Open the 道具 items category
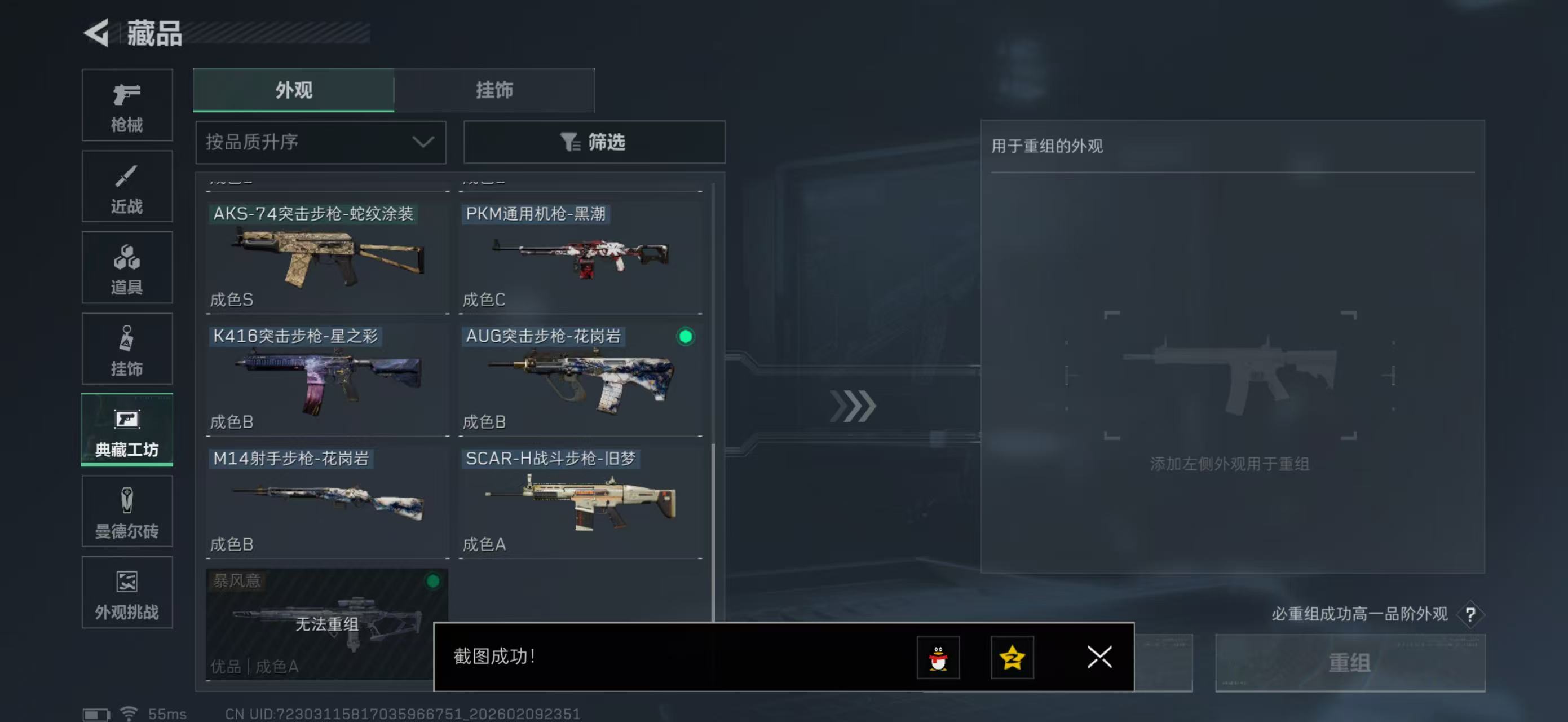 (x=127, y=268)
